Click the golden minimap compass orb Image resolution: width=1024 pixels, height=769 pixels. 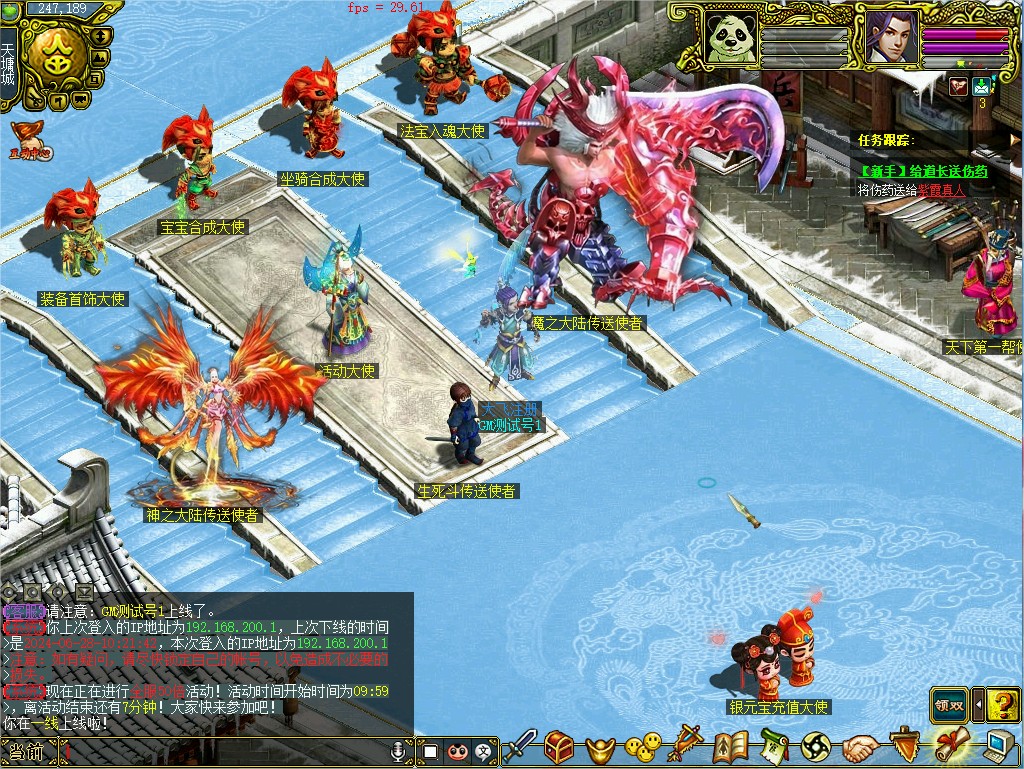coord(57,56)
